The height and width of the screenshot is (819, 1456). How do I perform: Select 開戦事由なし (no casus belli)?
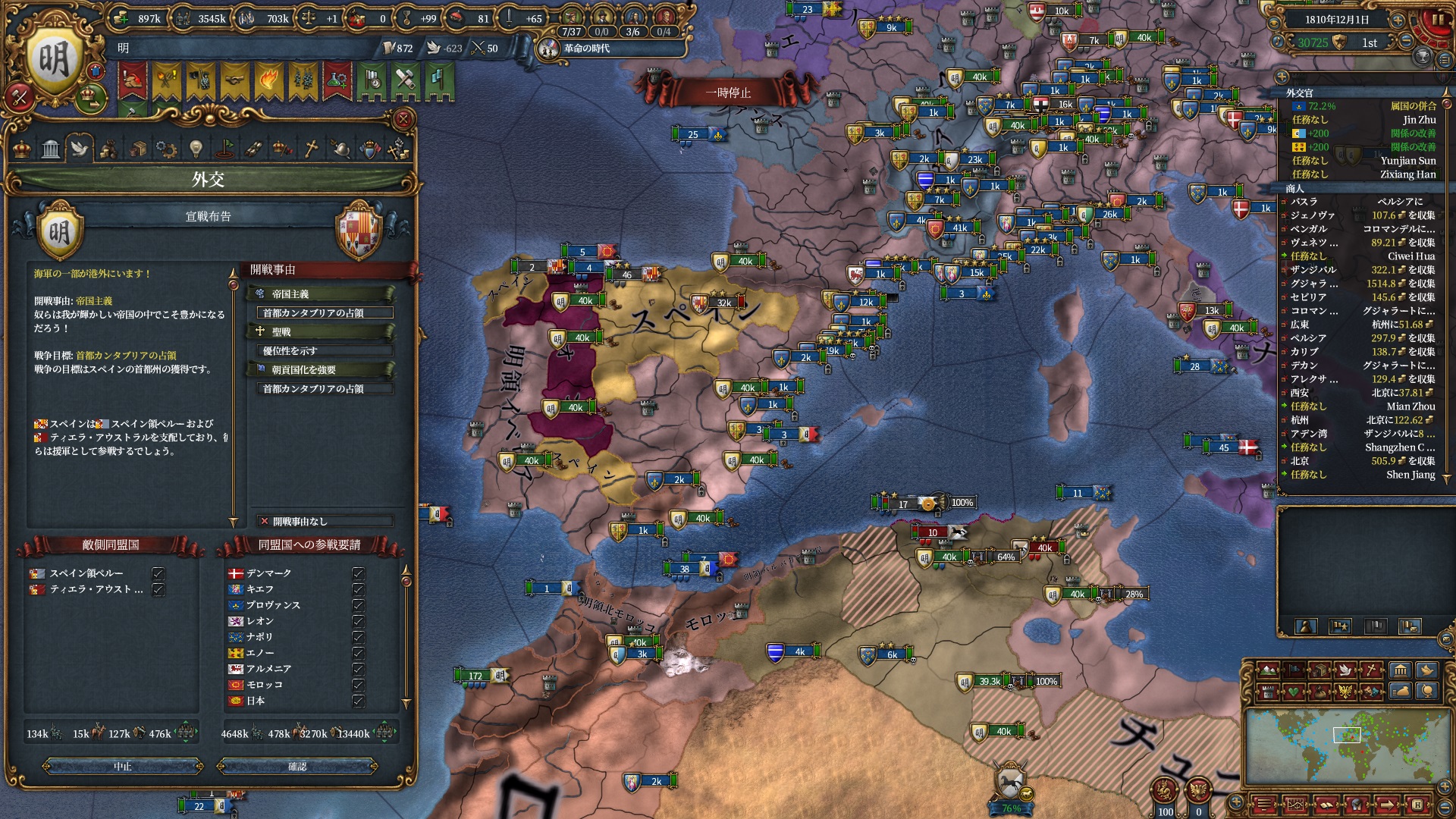(325, 521)
